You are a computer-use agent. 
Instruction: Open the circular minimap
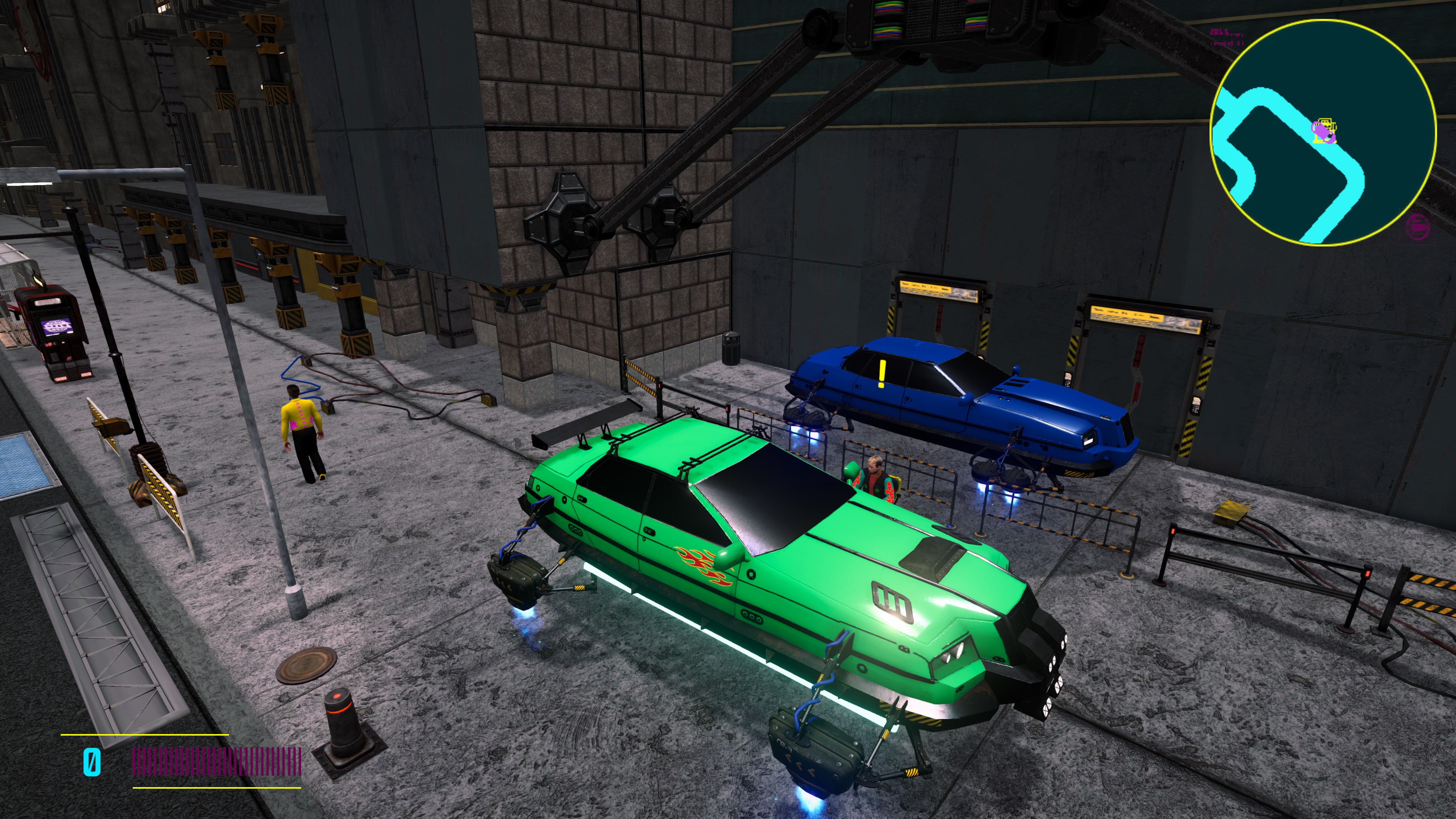coord(1323,132)
